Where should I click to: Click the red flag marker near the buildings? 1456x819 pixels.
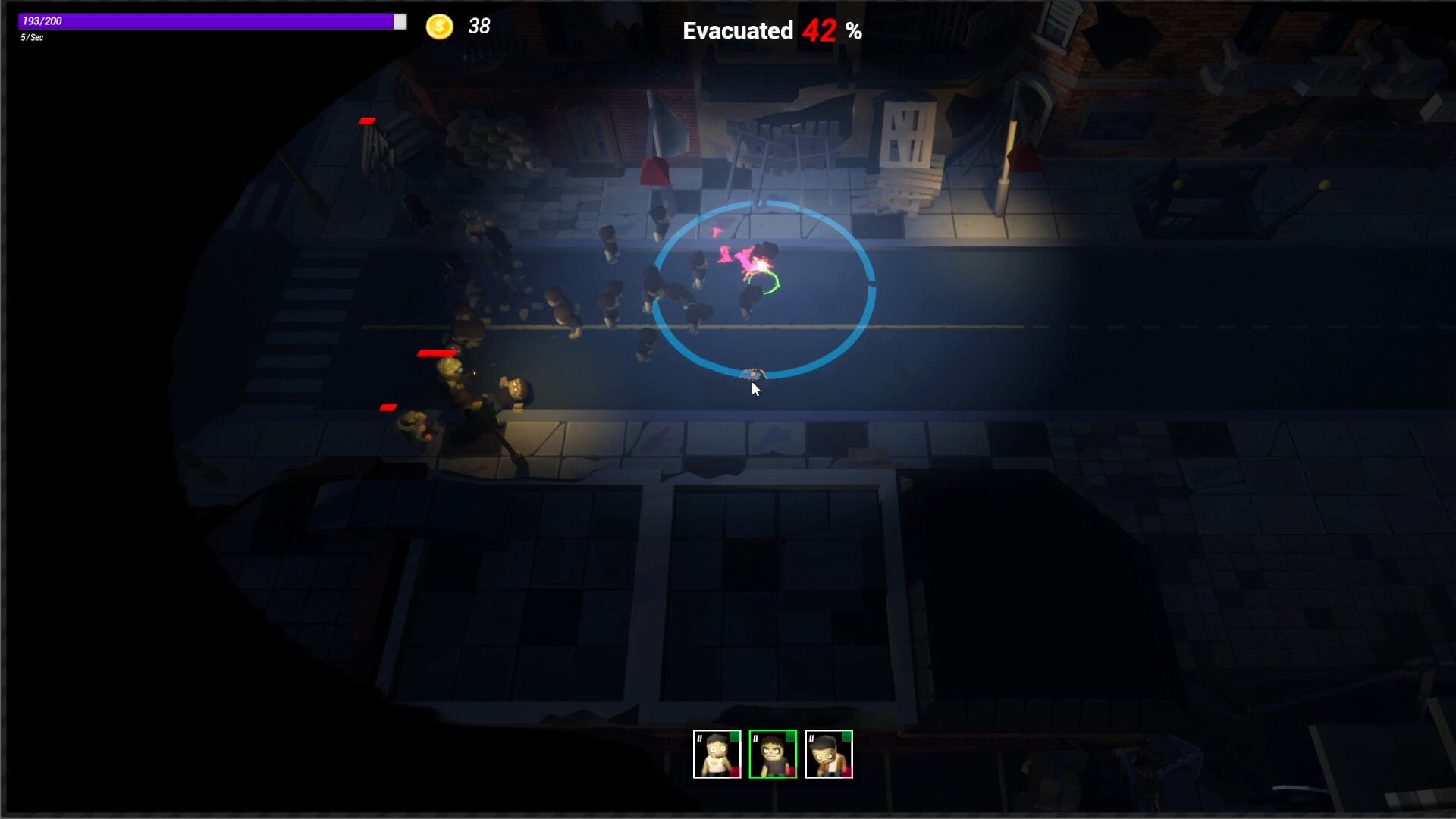653,168
